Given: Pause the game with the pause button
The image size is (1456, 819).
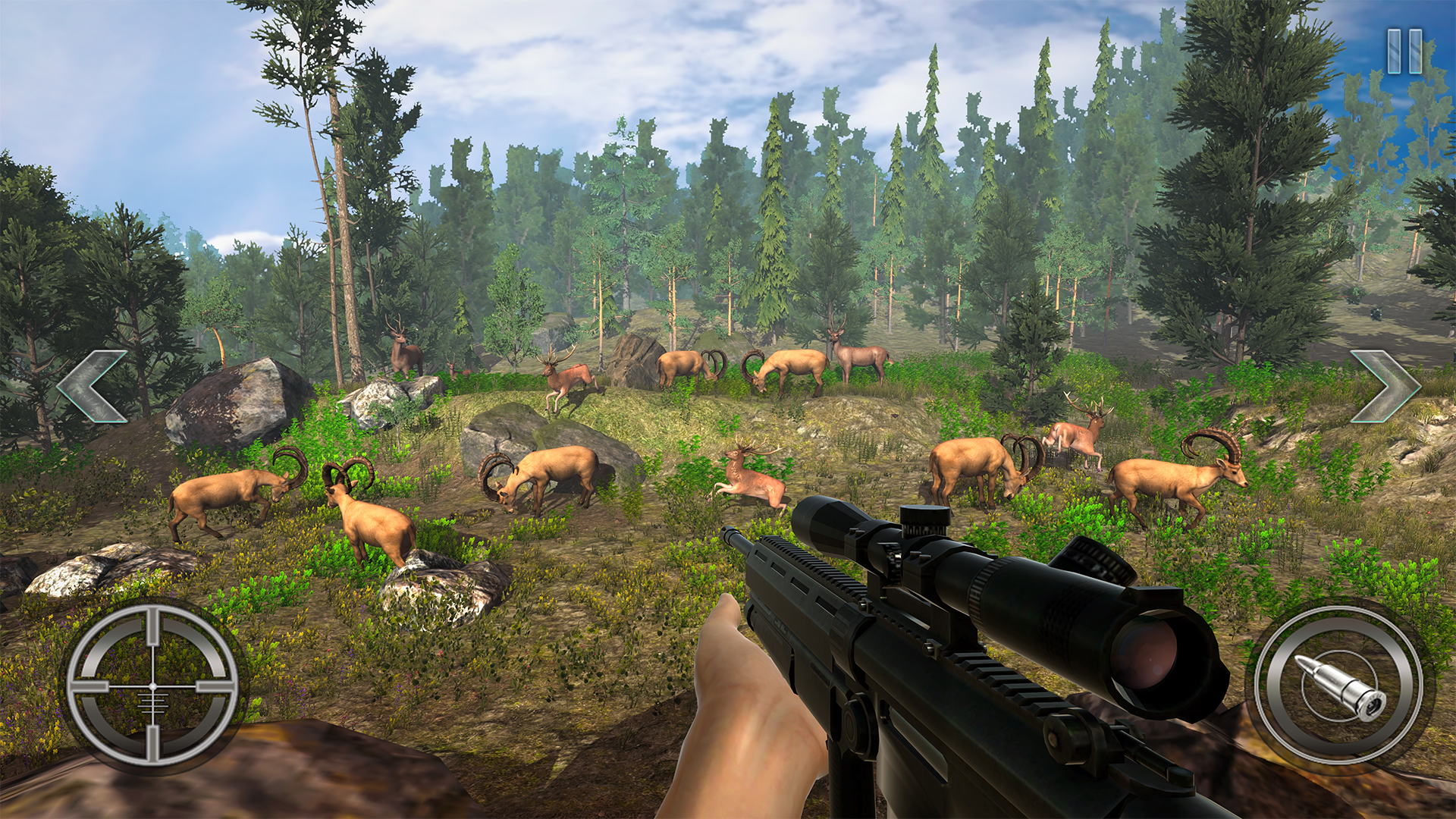Looking at the screenshot, I should click(x=1404, y=52).
